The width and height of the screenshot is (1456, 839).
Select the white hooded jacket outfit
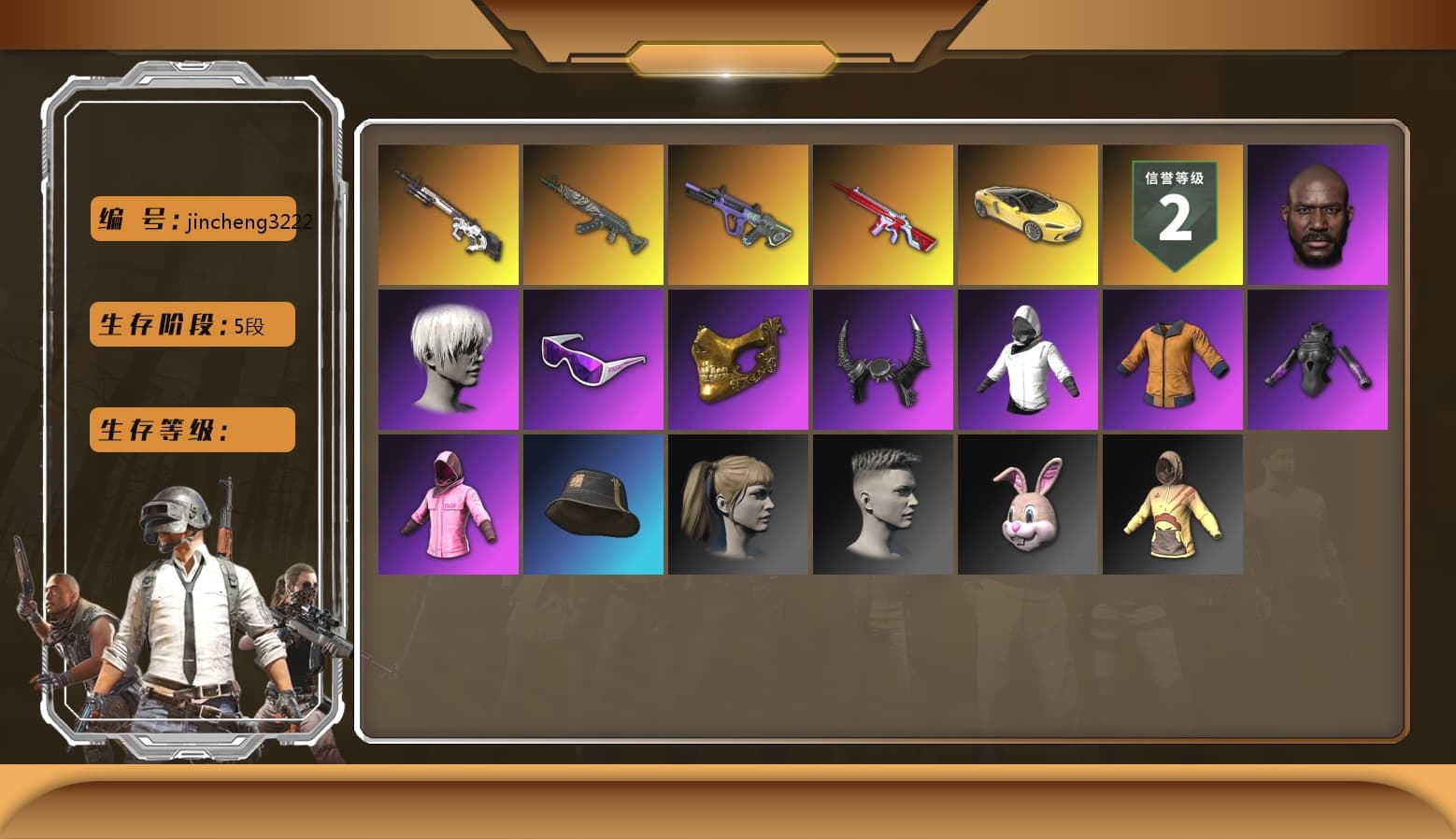(1028, 359)
